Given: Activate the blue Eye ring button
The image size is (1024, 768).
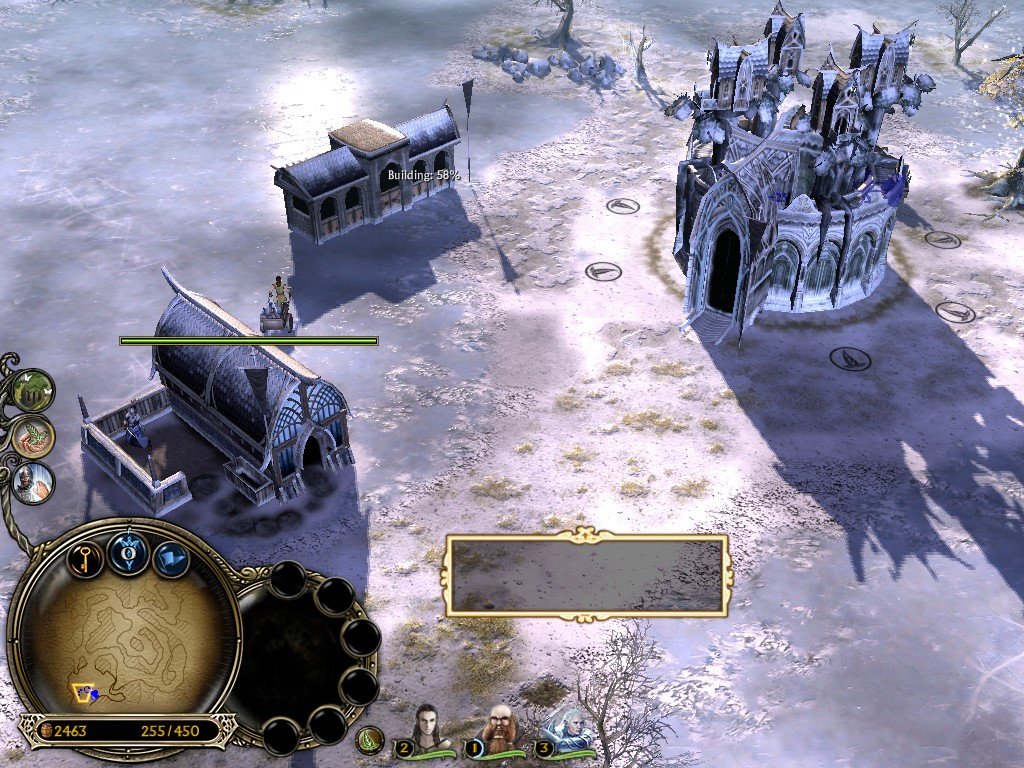Looking at the screenshot, I should click(129, 553).
